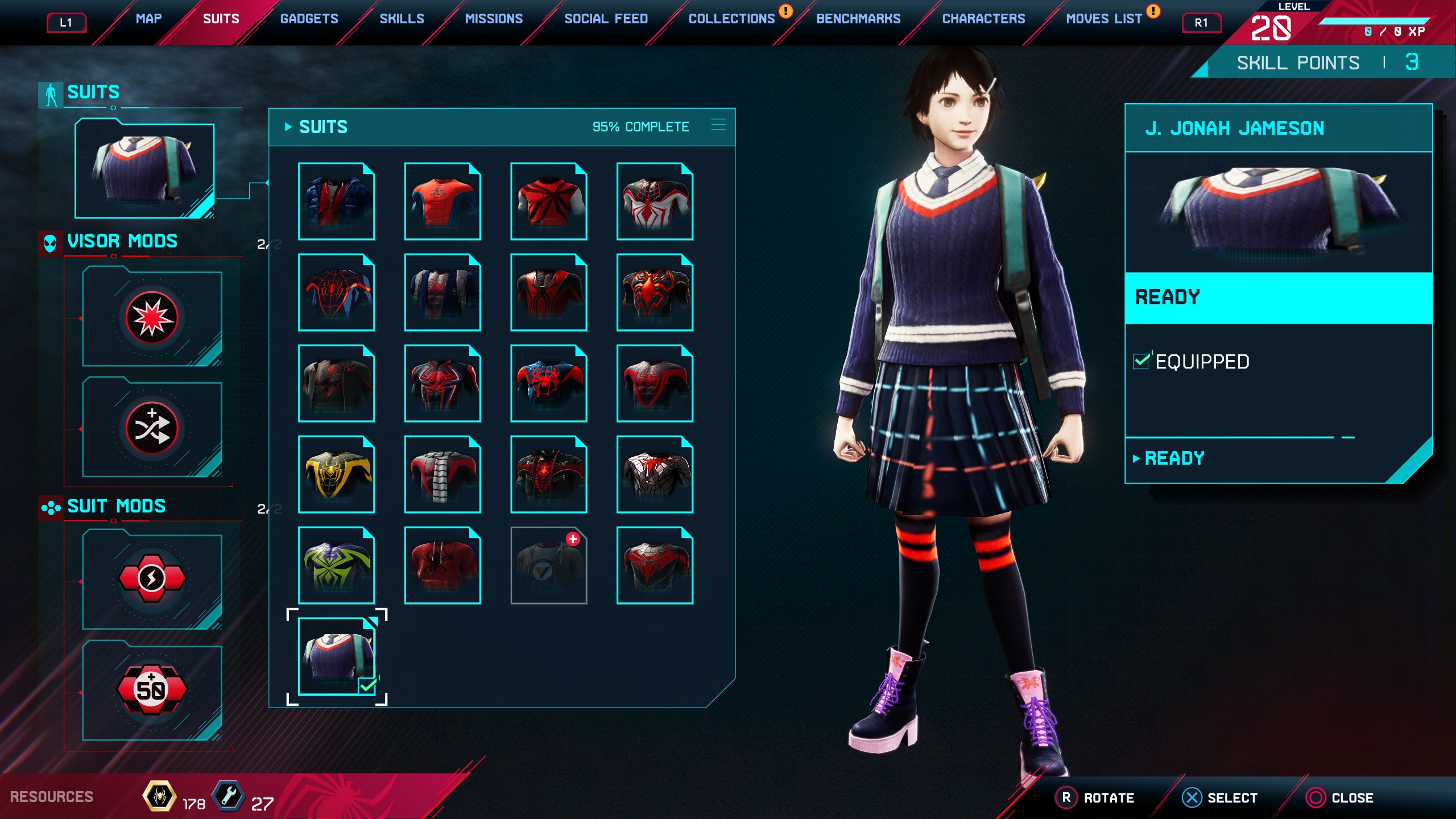This screenshot has height=819, width=1456.
Task: Select the starburst visor mod slot
Action: pyautogui.click(x=152, y=318)
